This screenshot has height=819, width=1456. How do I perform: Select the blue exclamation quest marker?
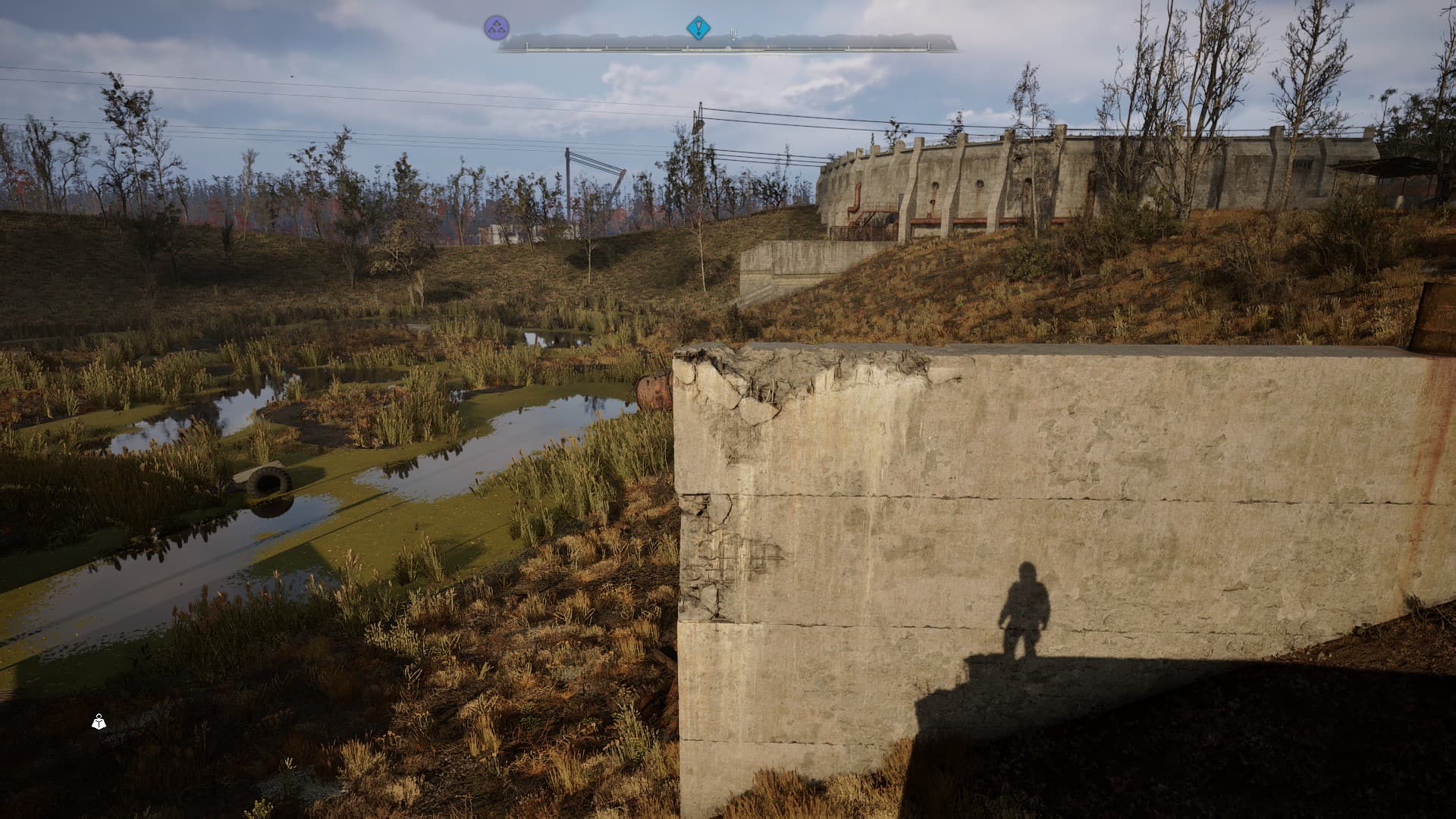tap(698, 29)
